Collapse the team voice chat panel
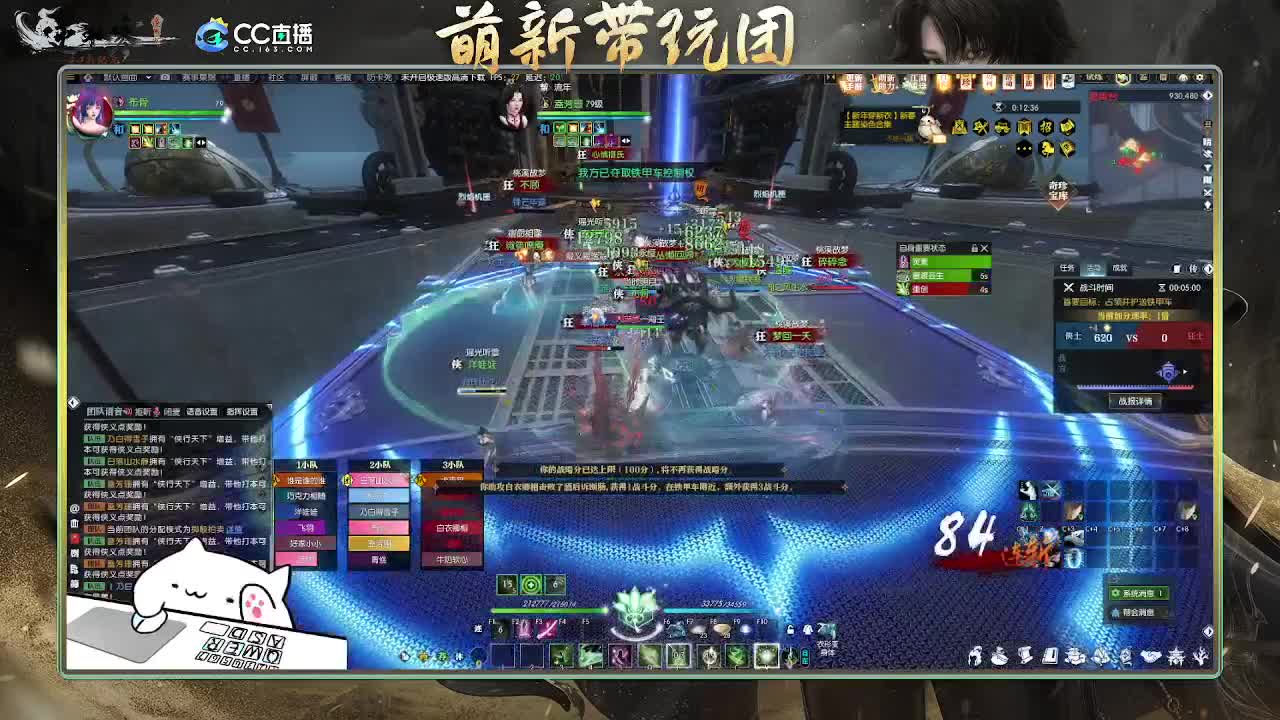Image resolution: width=1280 pixels, height=720 pixels. (x=73, y=403)
